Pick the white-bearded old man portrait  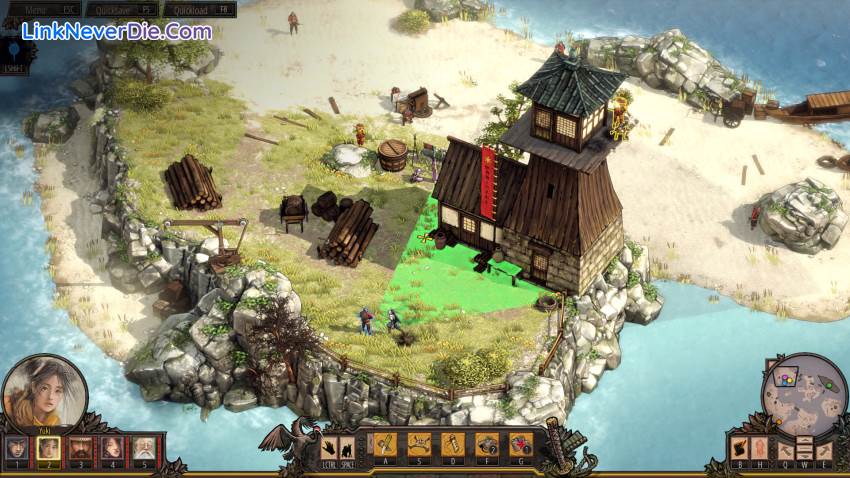coord(144,448)
